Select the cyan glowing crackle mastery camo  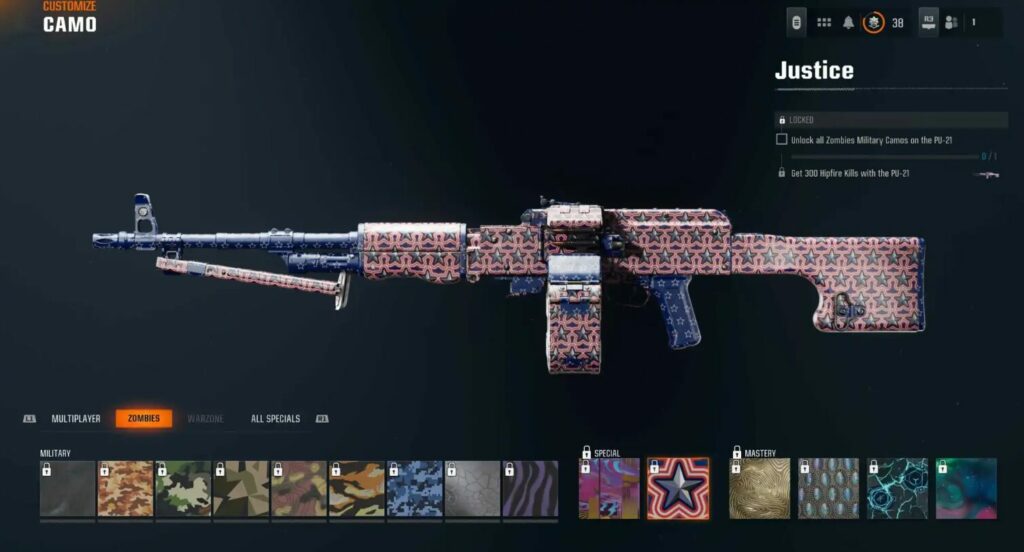(897, 489)
